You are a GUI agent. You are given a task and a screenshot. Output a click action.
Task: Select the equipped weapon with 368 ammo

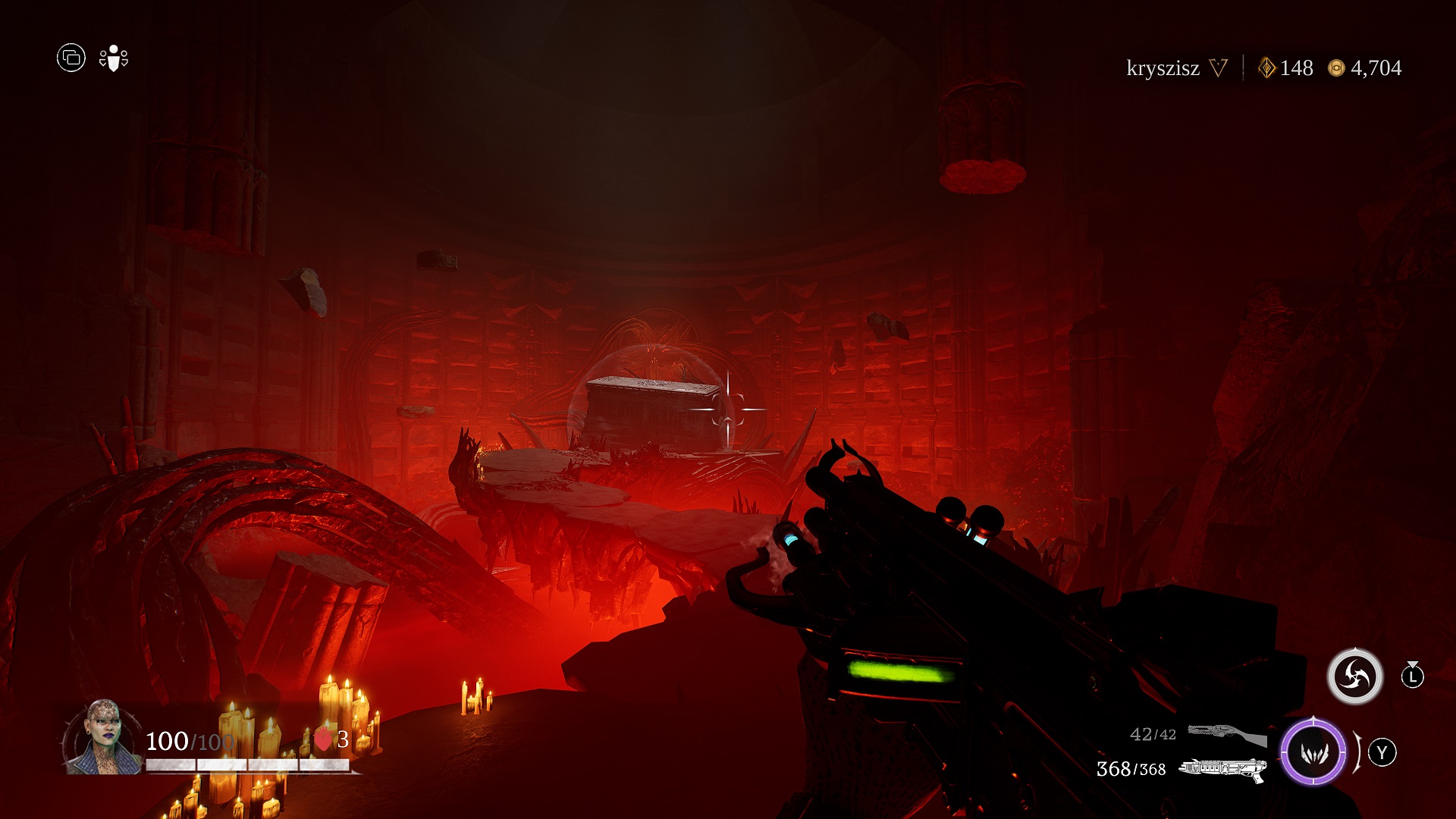click(1222, 769)
